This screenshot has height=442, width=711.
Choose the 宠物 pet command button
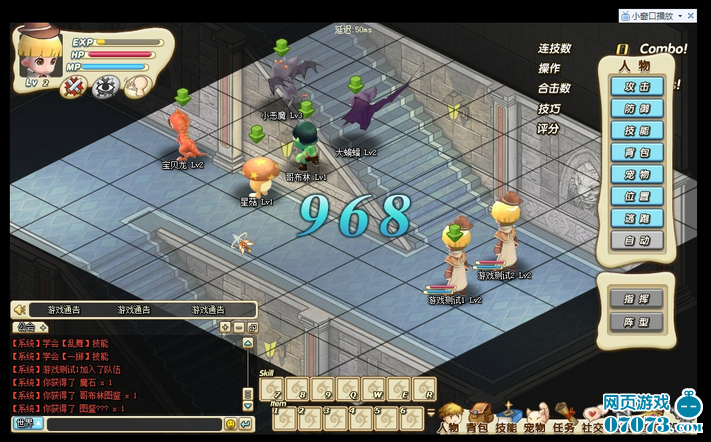pyautogui.click(x=636, y=175)
